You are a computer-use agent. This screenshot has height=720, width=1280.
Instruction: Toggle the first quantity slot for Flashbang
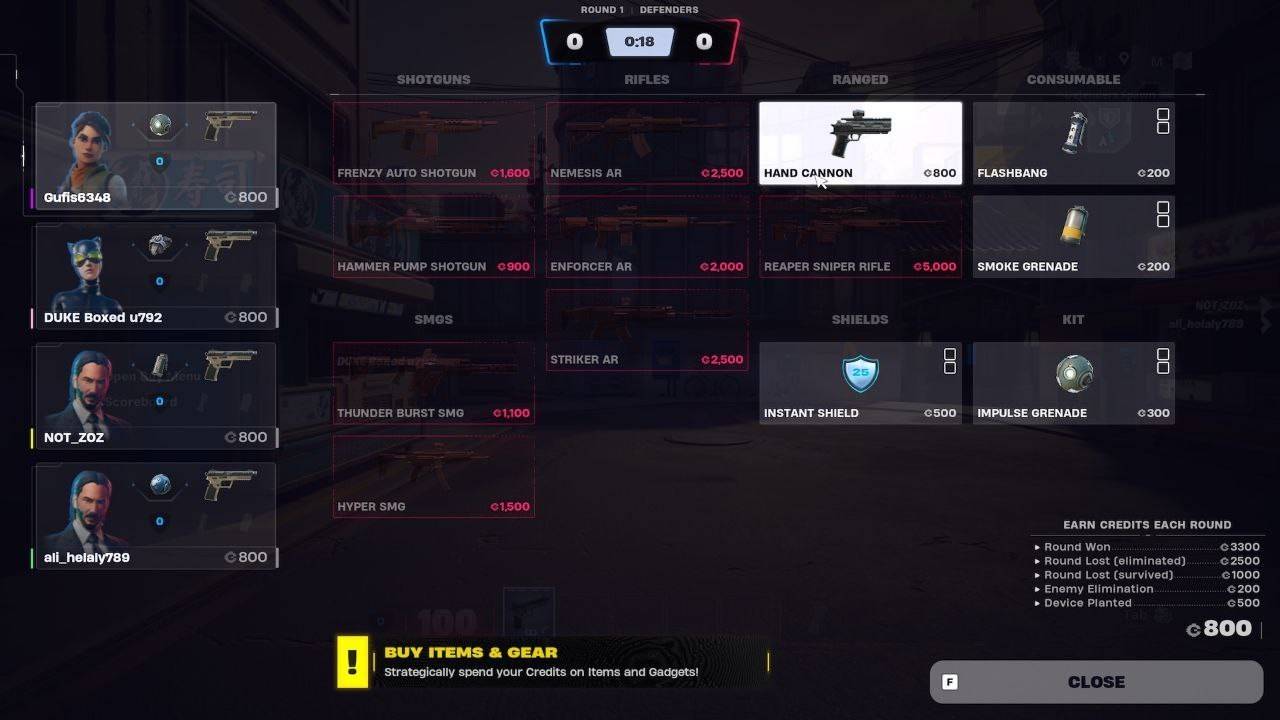click(1163, 112)
